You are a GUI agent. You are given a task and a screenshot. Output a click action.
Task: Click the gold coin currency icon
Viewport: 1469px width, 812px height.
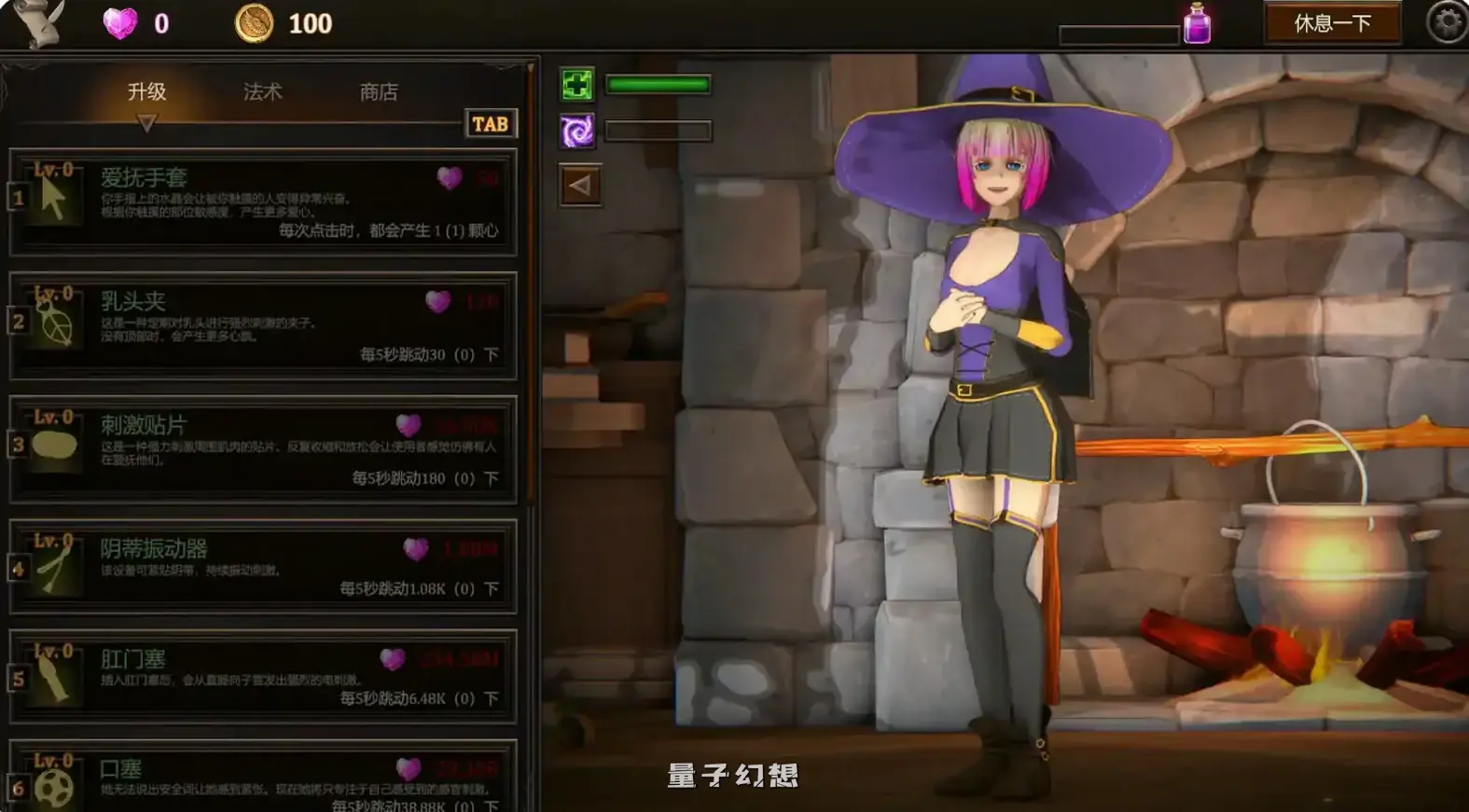[x=252, y=21]
